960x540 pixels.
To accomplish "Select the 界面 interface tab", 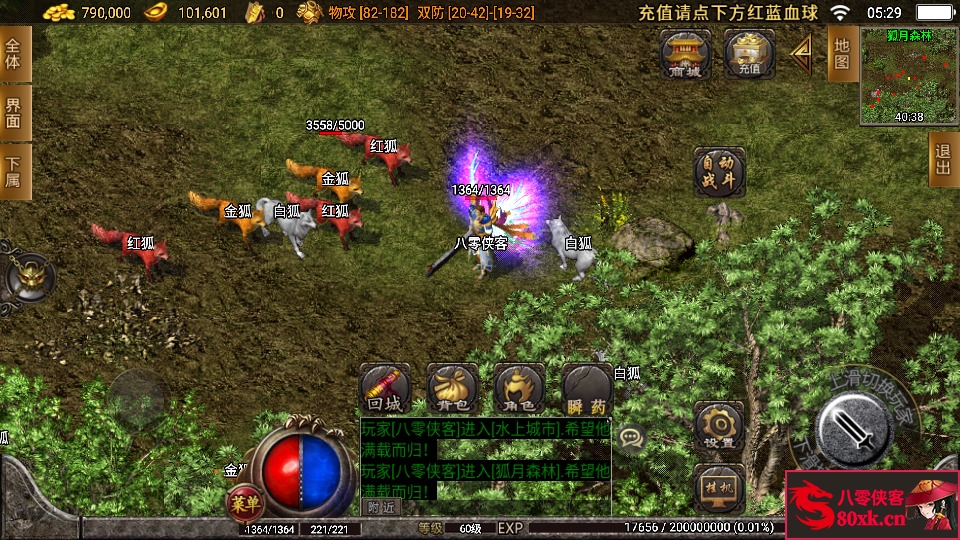I will (x=14, y=112).
